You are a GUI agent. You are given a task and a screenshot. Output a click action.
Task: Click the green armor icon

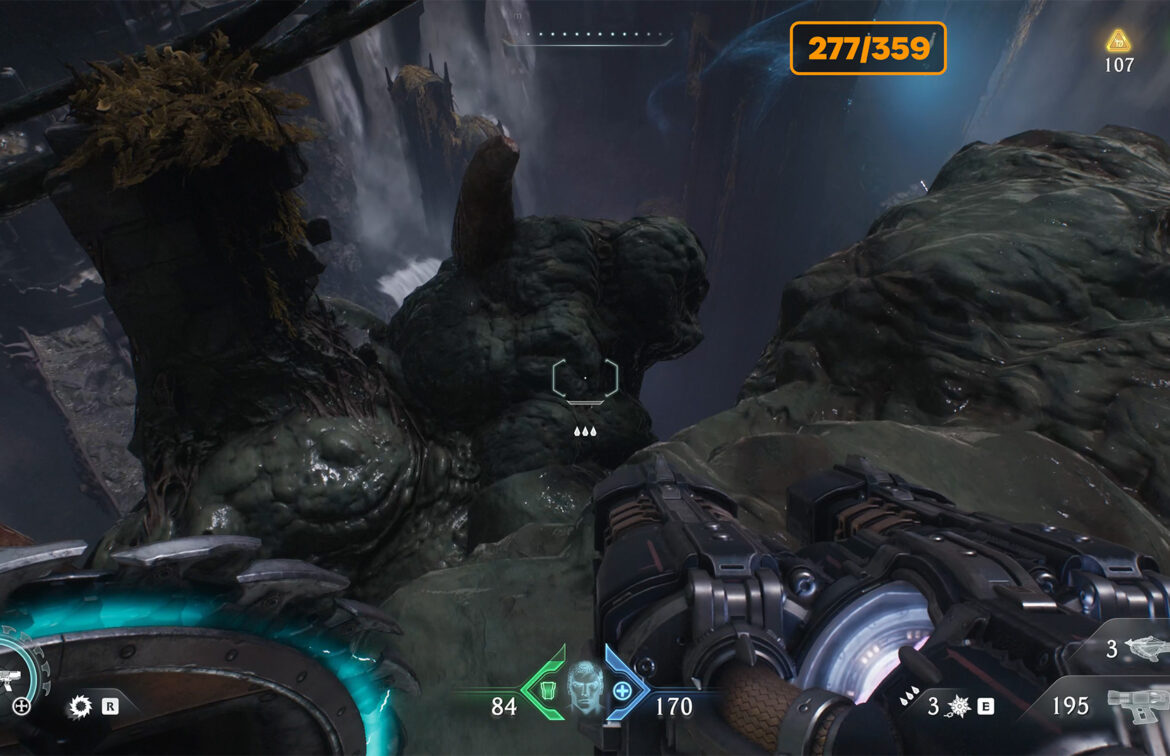point(547,690)
